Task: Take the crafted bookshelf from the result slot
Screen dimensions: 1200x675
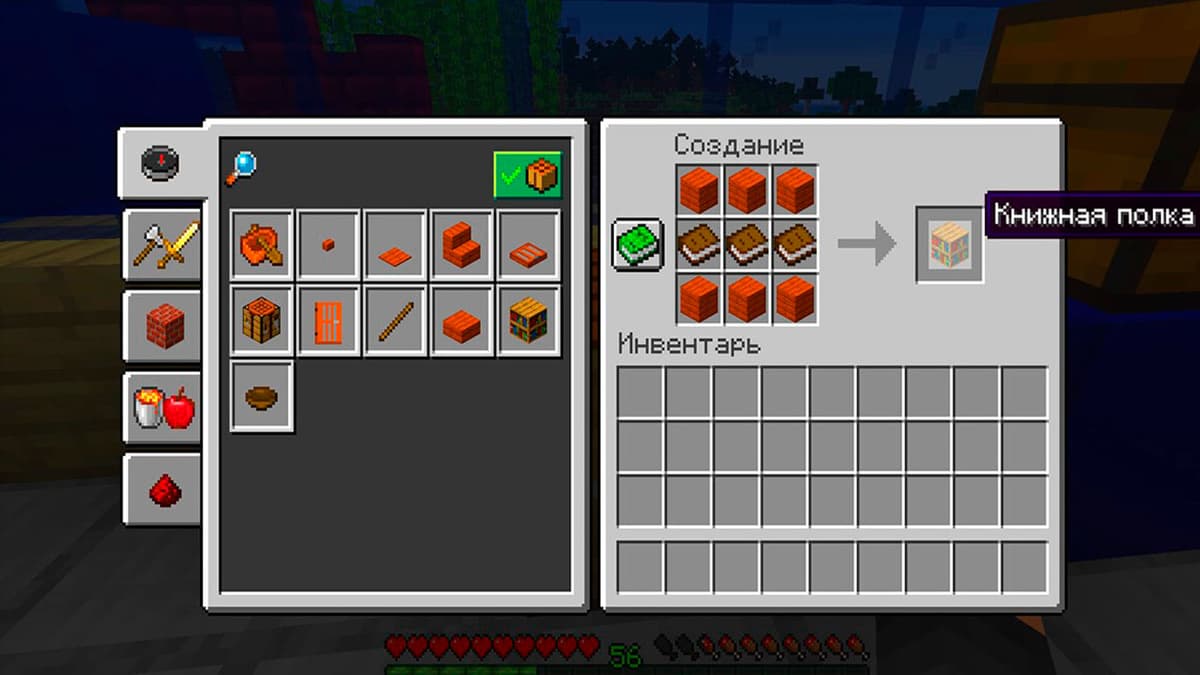Action: click(950, 244)
